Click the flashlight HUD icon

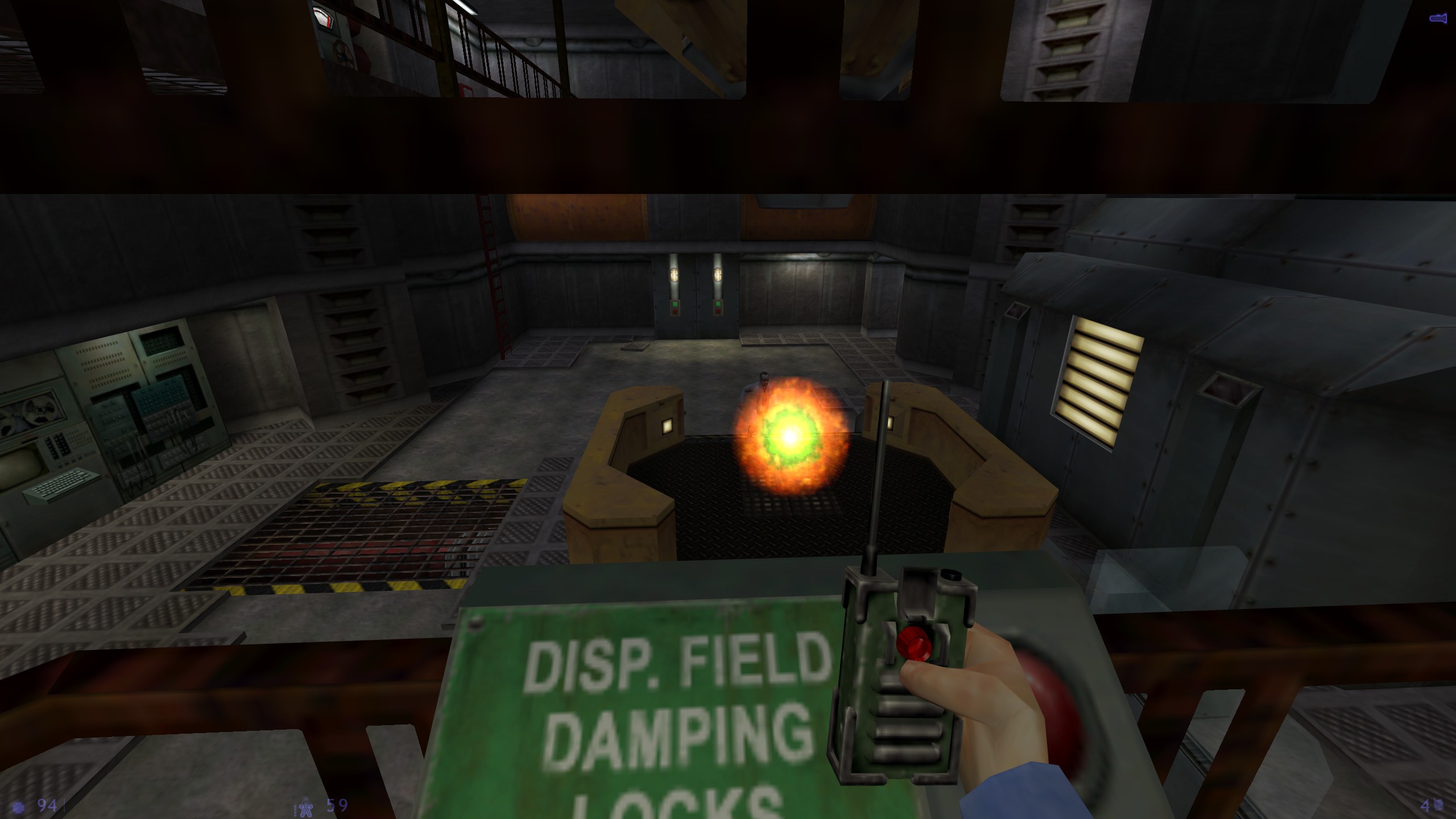click(x=1437, y=19)
